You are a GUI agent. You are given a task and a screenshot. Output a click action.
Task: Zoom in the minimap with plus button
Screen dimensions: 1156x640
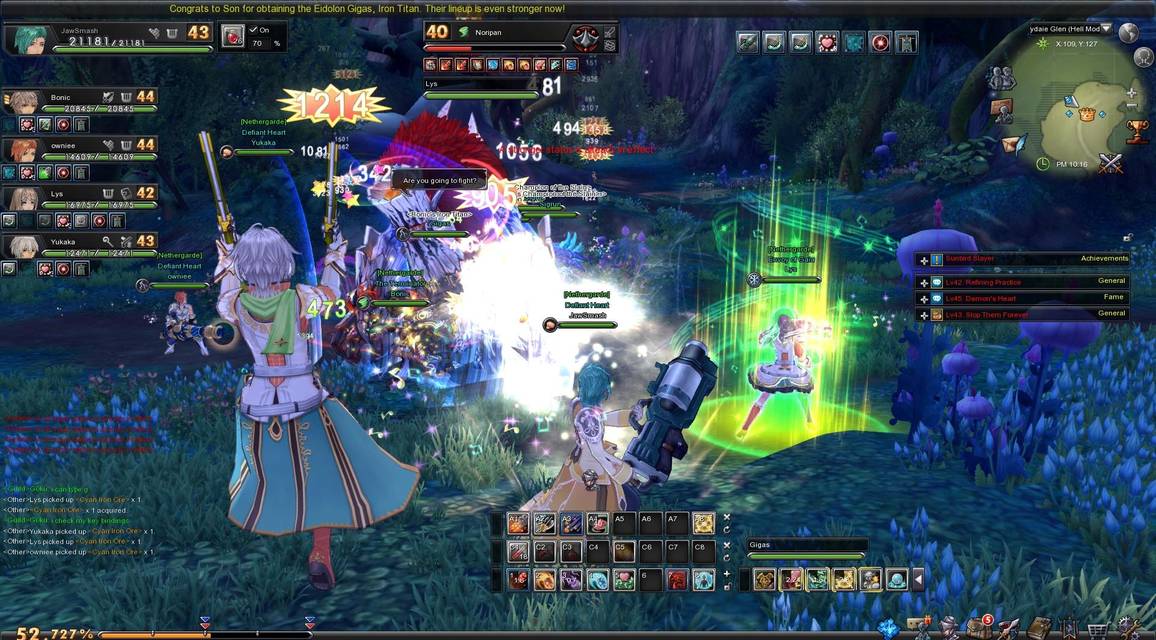pos(1131,92)
